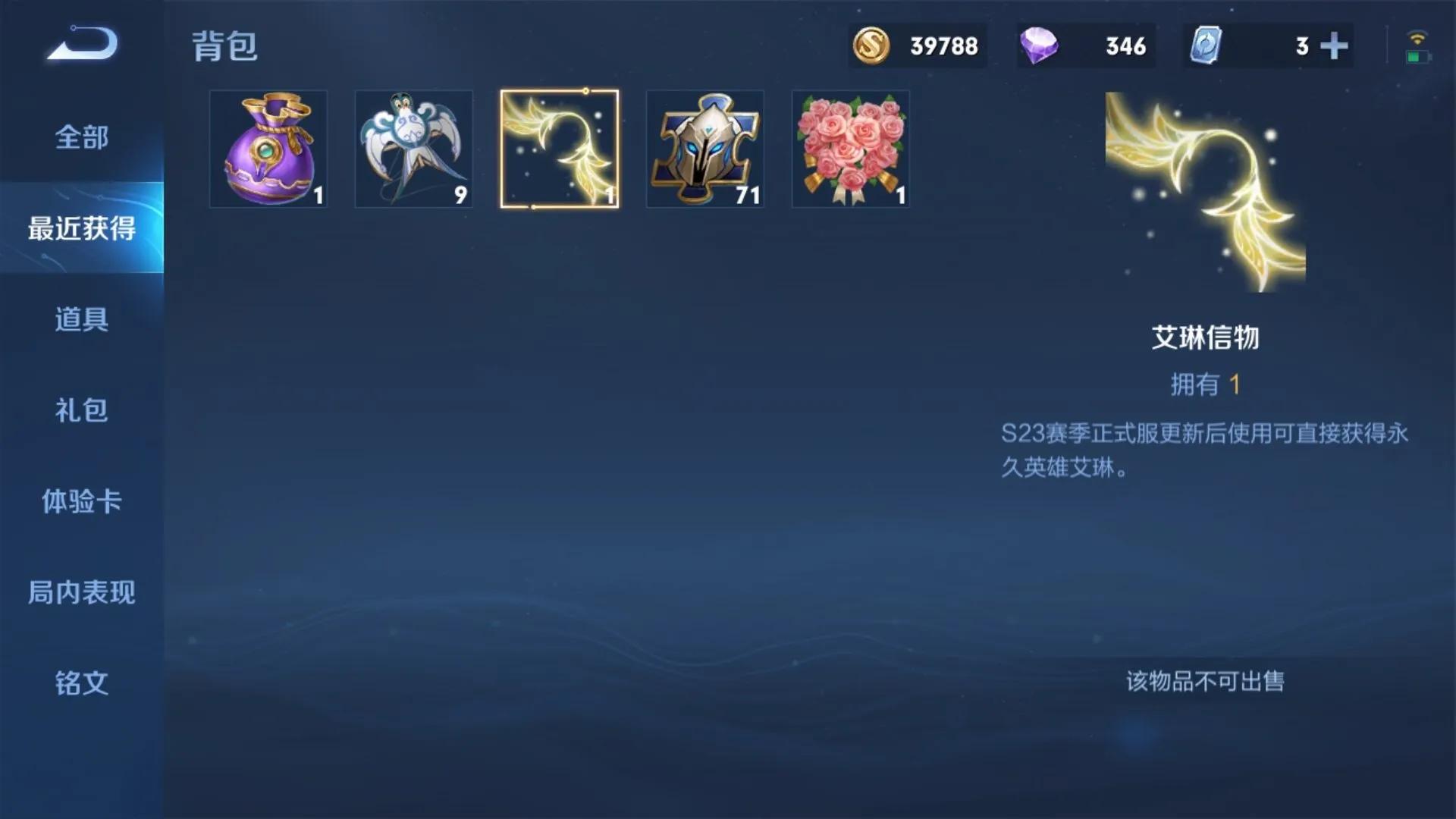
Task: Click the selected 艾琳信物 item thumbnail
Action: click(560, 149)
